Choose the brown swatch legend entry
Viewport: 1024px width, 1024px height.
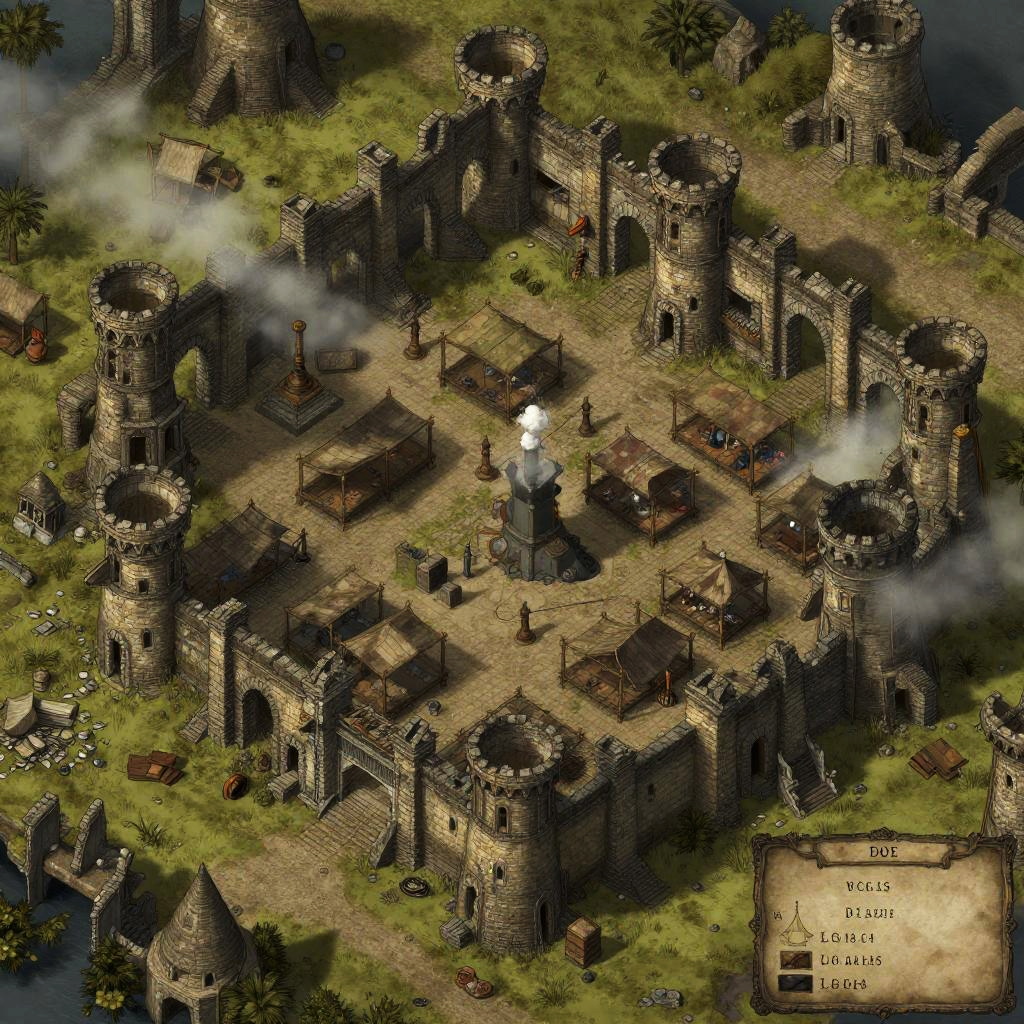[x=797, y=961]
